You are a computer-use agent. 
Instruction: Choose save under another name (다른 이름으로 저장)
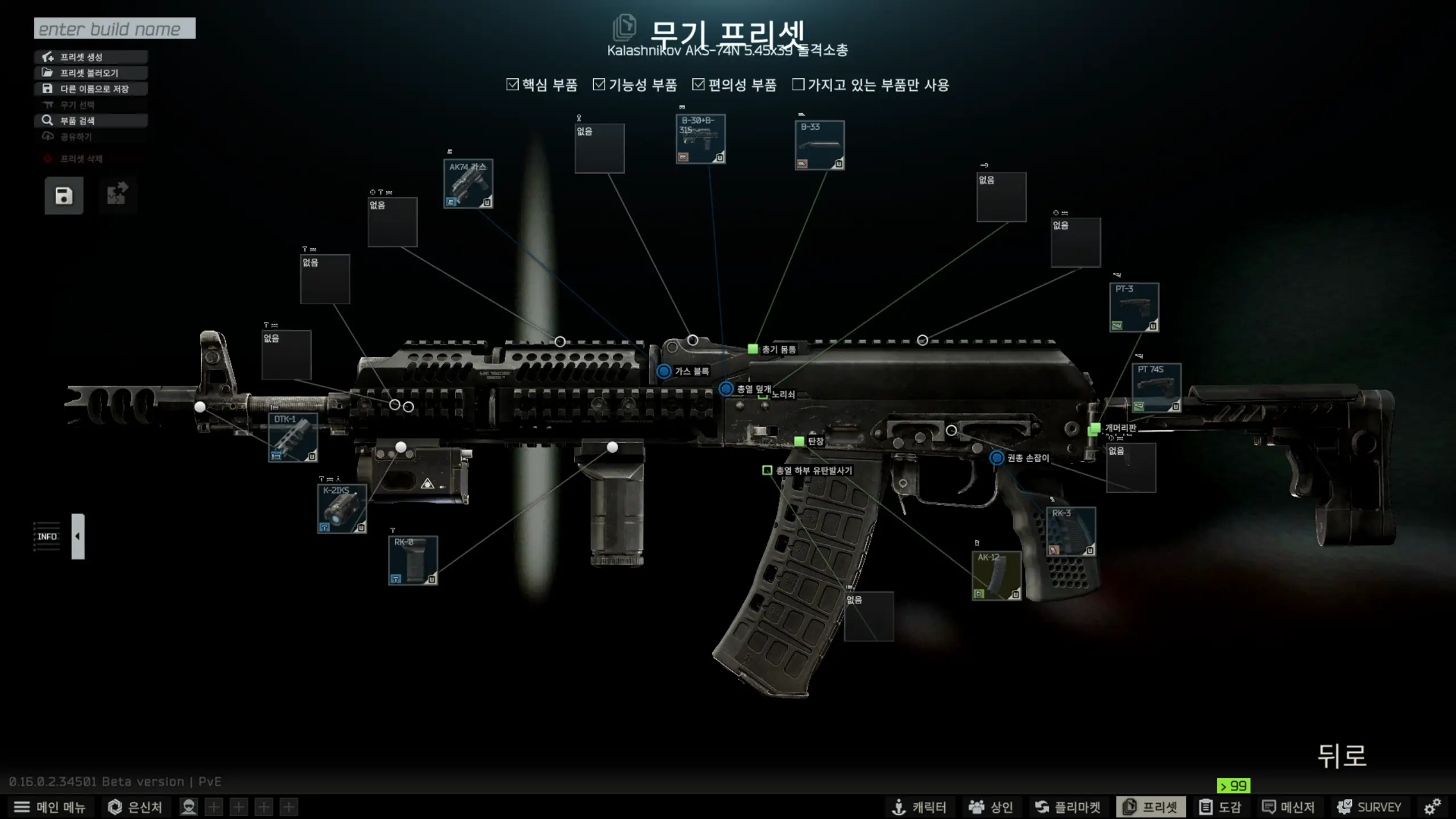(x=91, y=89)
